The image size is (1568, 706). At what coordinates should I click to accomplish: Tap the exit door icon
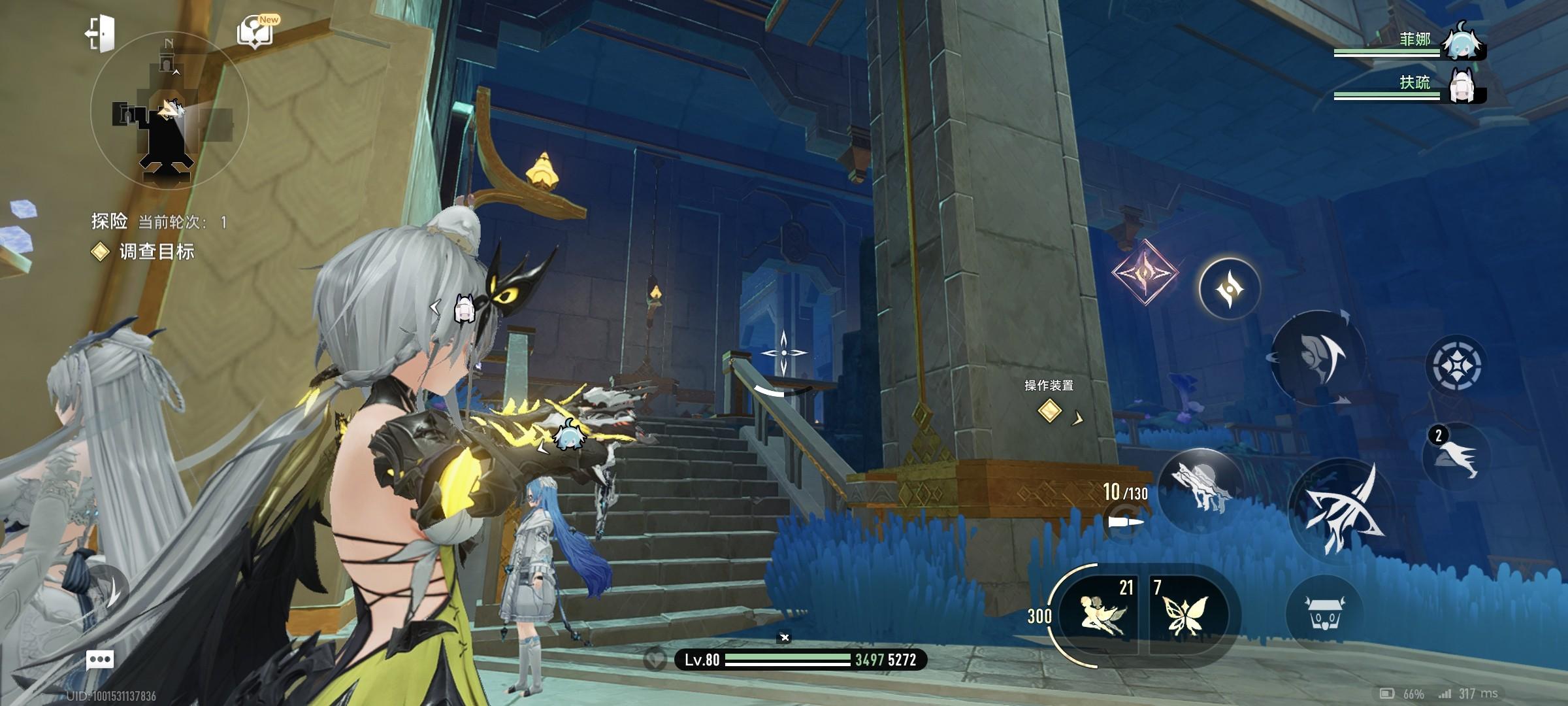coord(100,33)
